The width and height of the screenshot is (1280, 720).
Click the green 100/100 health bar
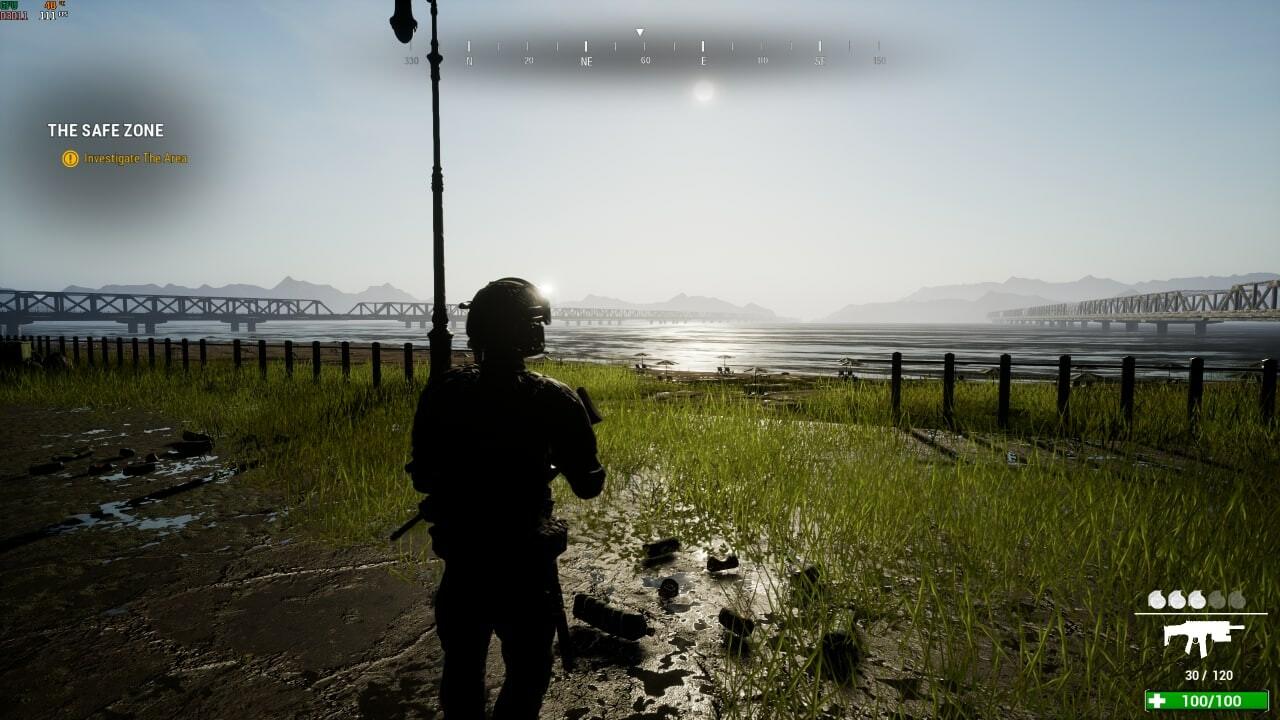coord(1205,700)
